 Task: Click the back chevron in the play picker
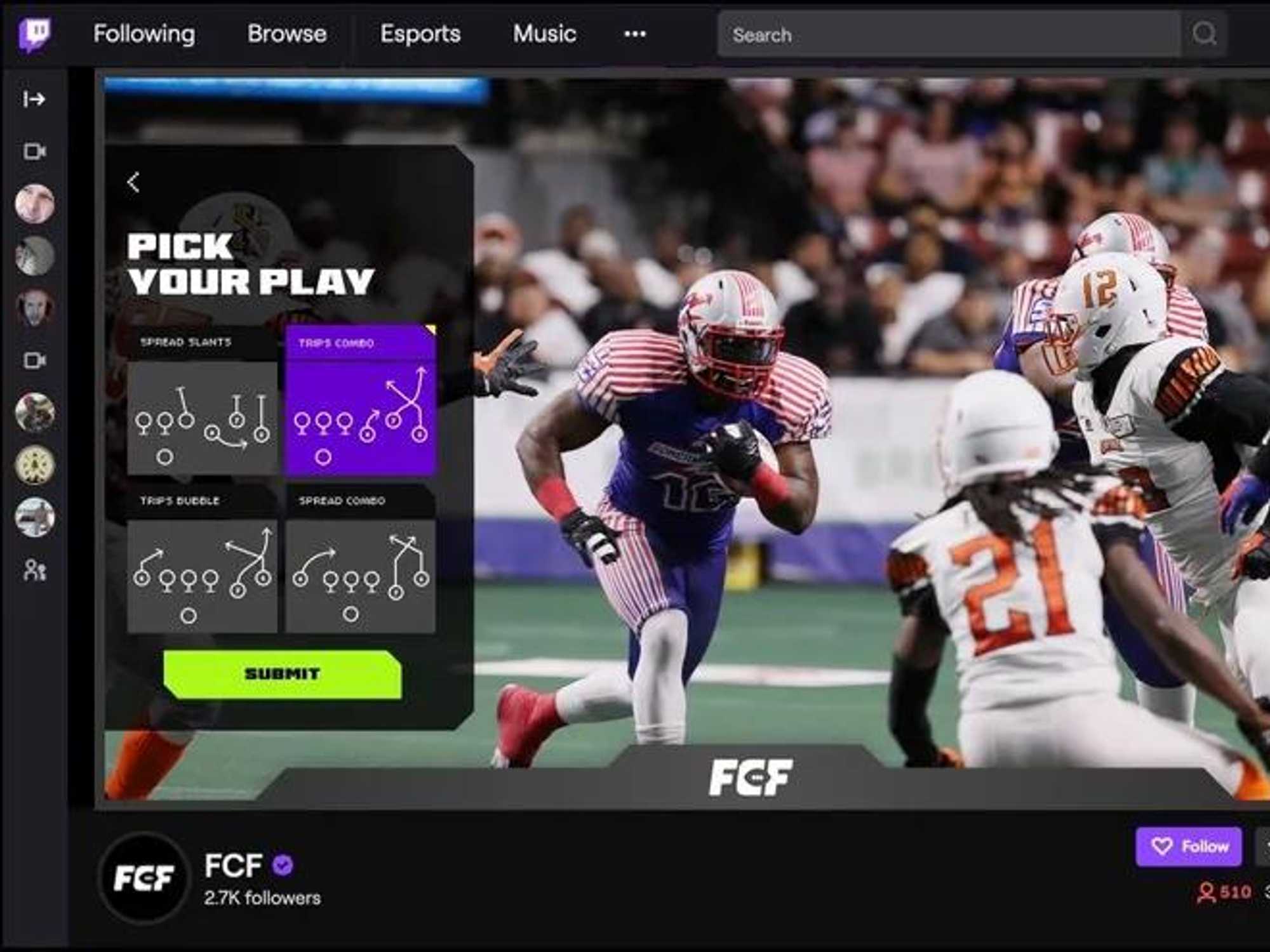click(x=134, y=182)
